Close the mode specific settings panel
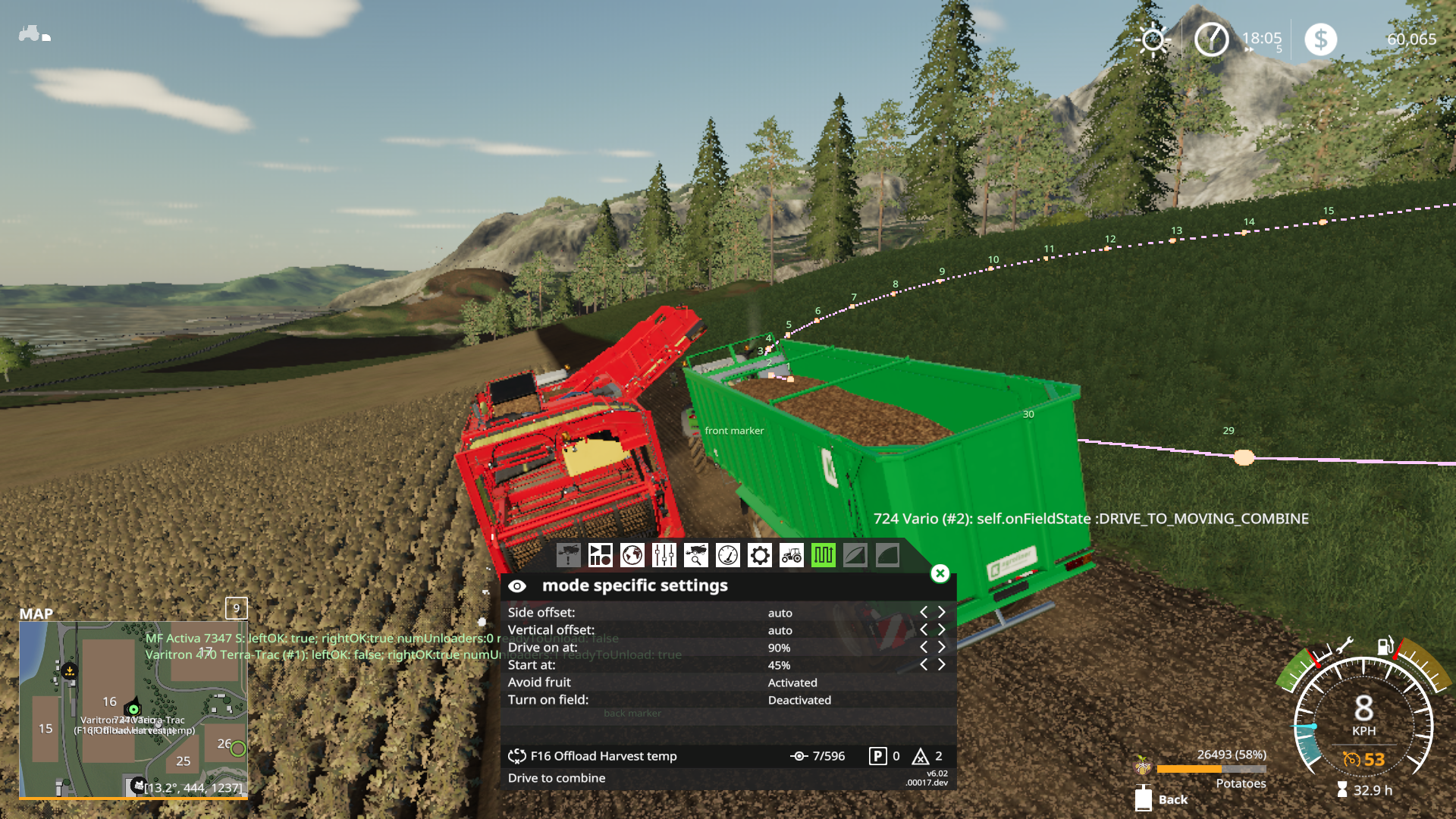 point(939,575)
